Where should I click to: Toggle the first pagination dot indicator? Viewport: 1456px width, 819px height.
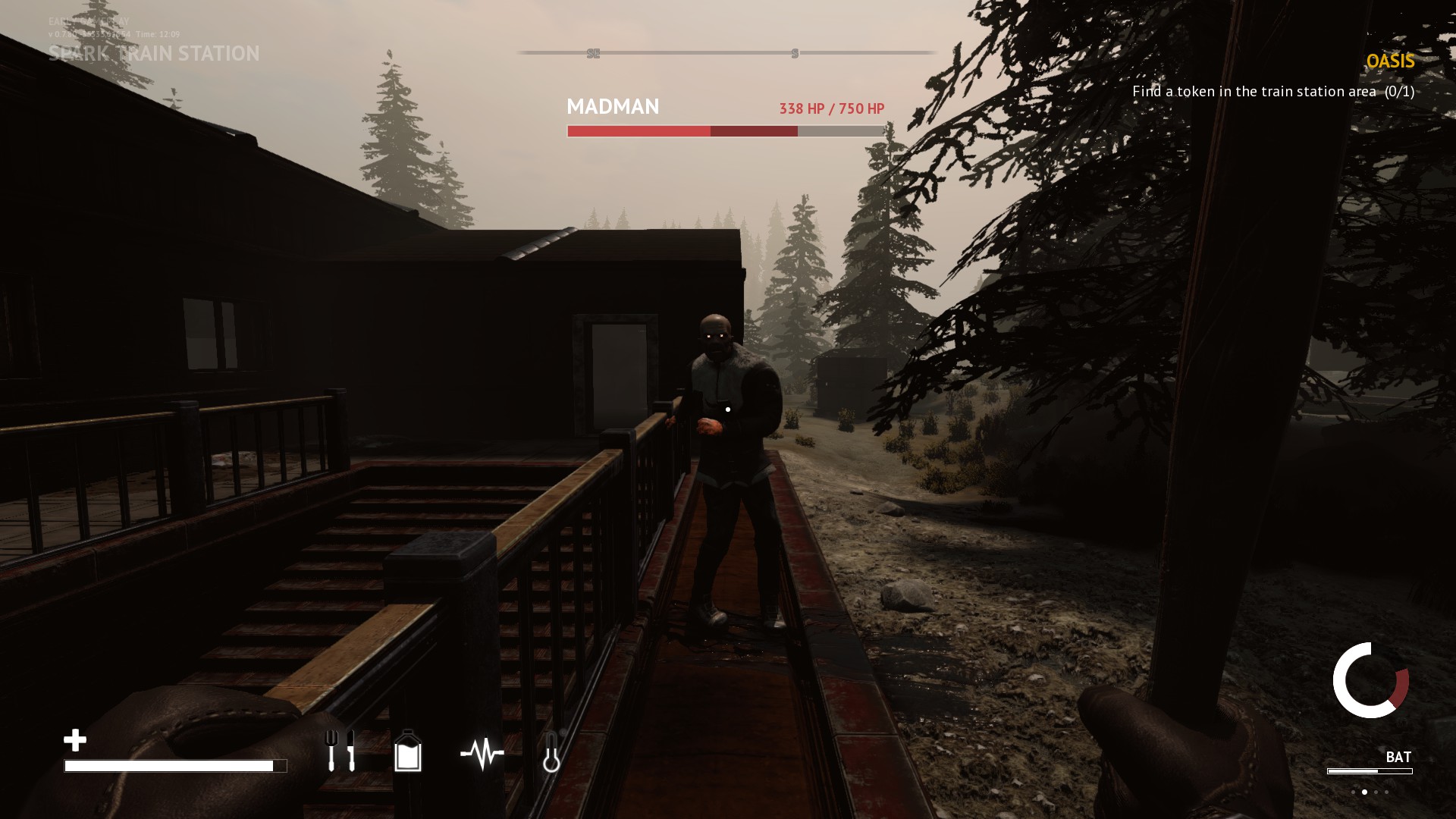(1353, 792)
